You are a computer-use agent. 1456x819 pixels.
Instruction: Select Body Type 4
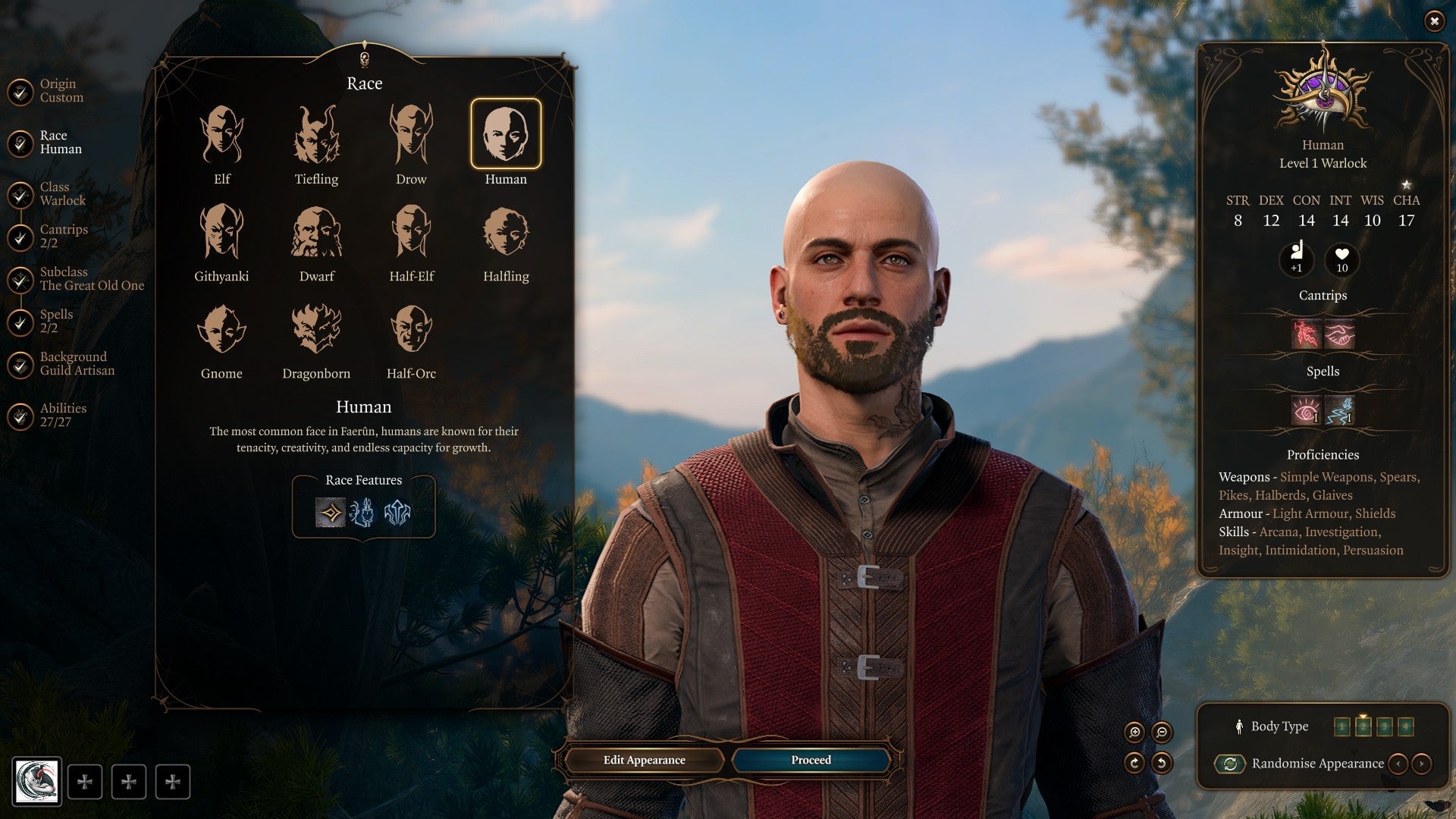pos(1405,726)
